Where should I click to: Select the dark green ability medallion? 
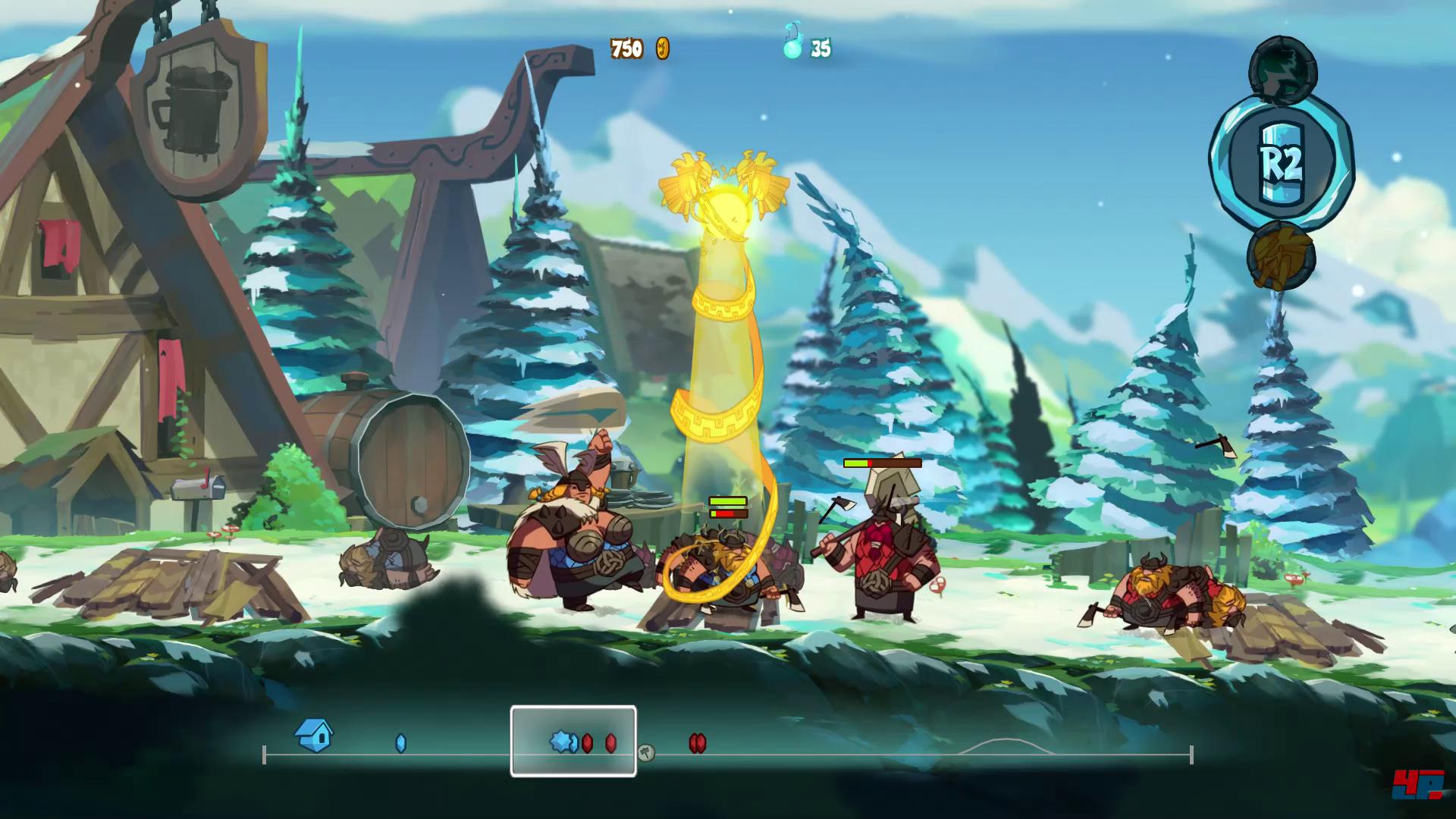click(x=1282, y=71)
